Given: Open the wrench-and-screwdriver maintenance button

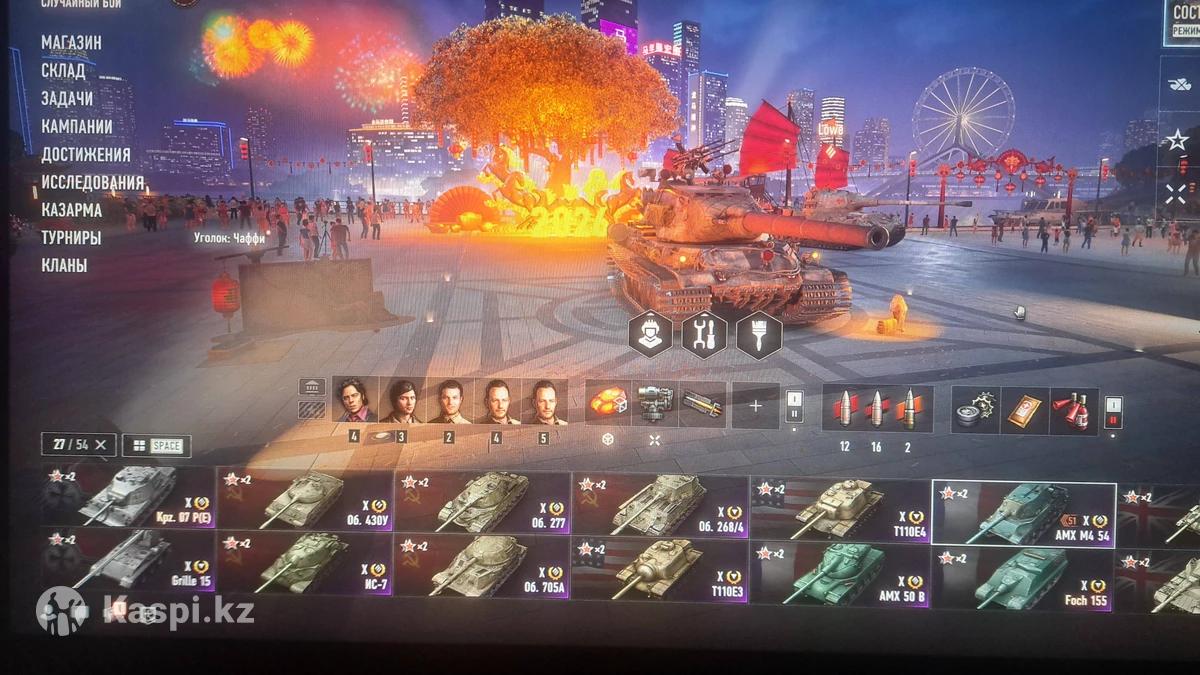Looking at the screenshot, I should (x=704, y=335).
